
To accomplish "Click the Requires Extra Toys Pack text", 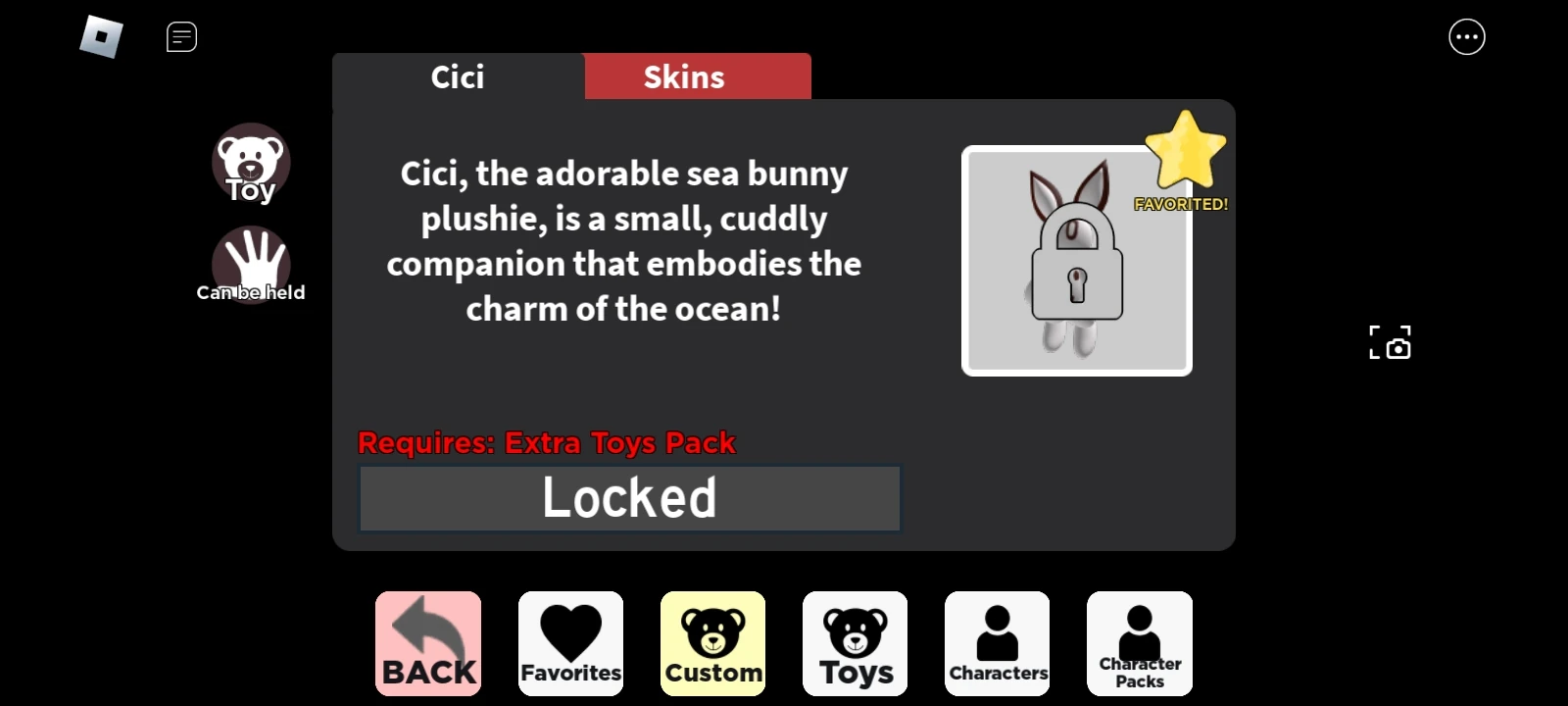I will 546,442.
